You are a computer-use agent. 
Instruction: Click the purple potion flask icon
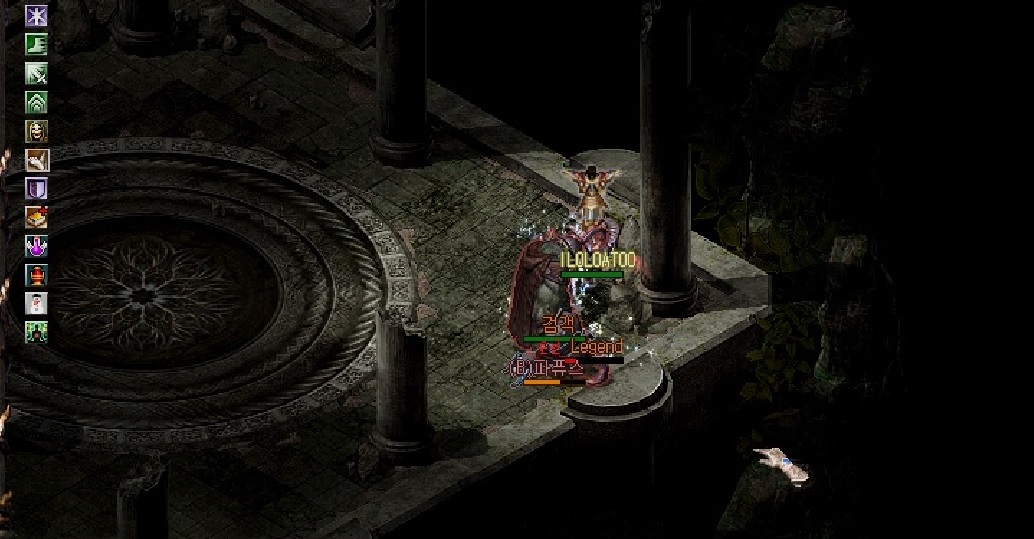[37, 246]
